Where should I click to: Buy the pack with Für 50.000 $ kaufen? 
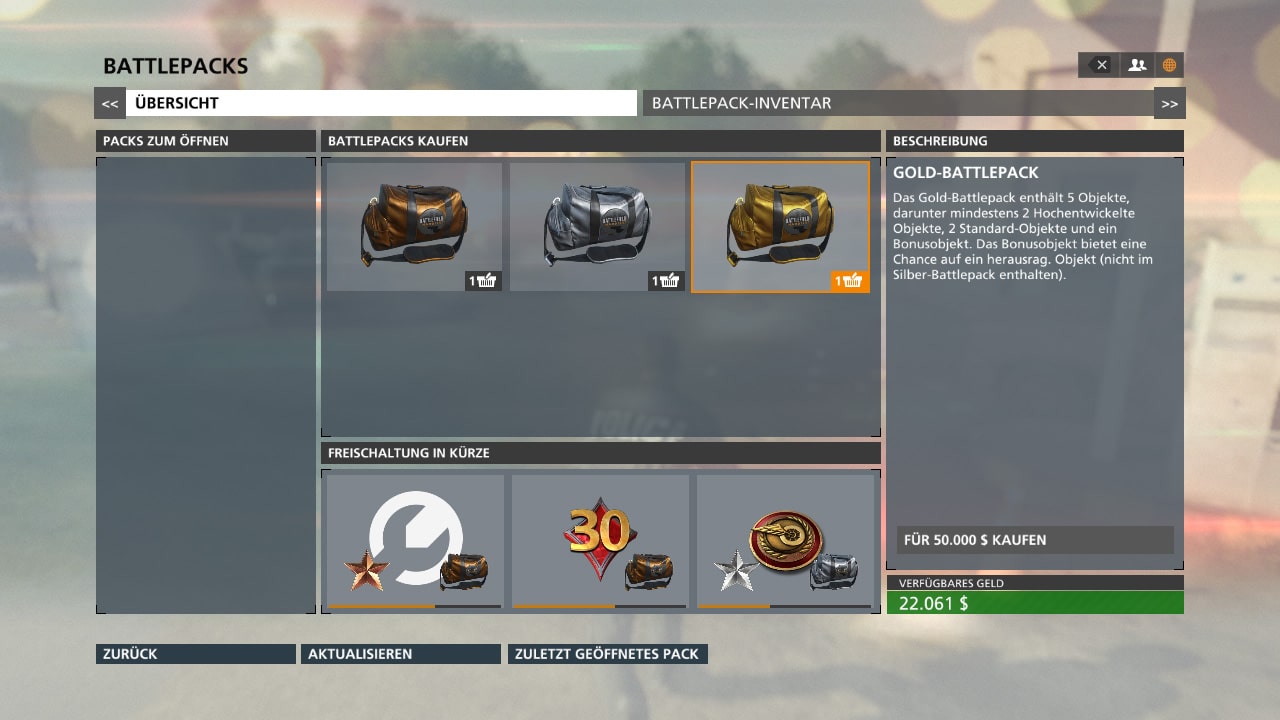pos(1034,540)
